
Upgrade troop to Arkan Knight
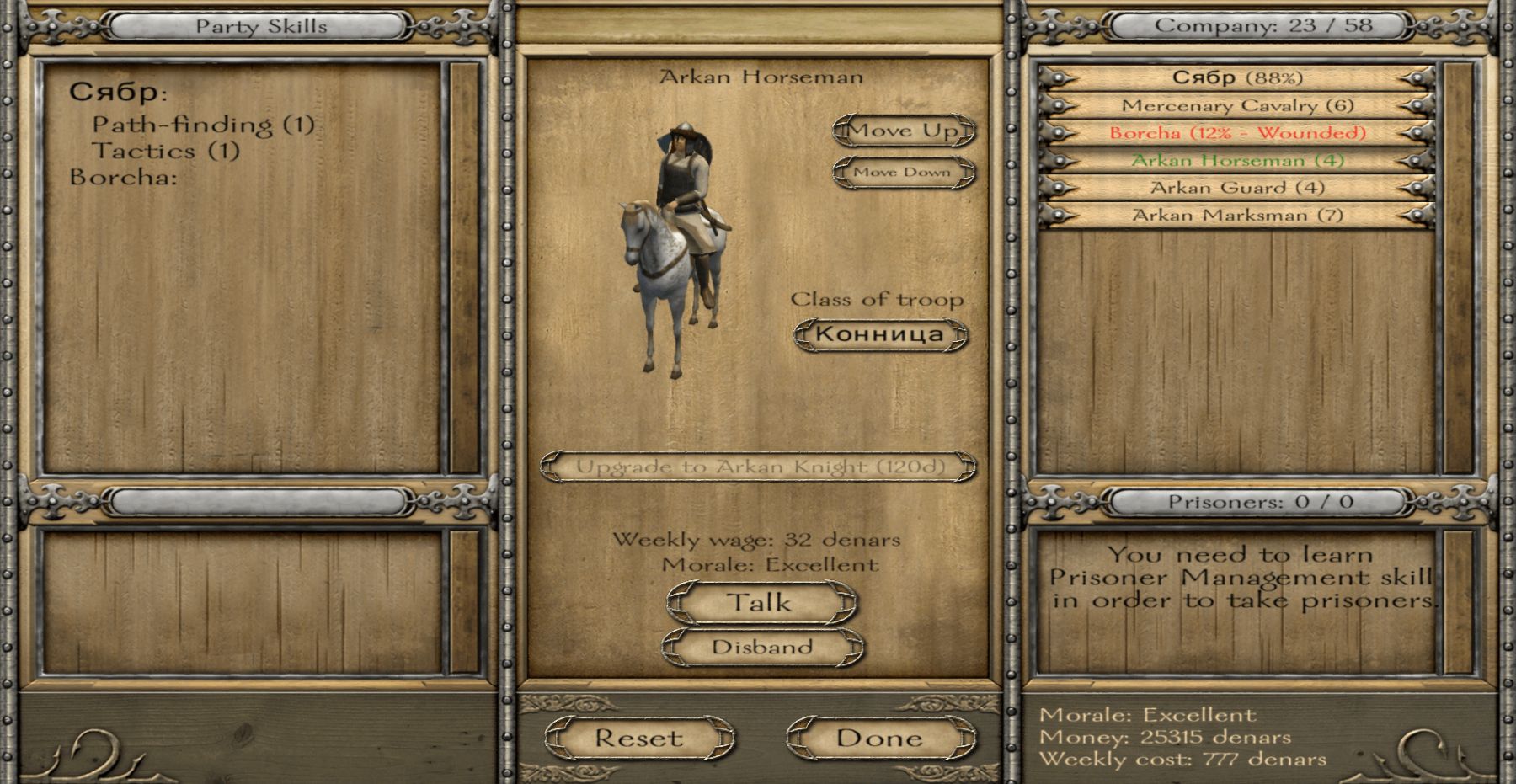(x=760, y=467)
